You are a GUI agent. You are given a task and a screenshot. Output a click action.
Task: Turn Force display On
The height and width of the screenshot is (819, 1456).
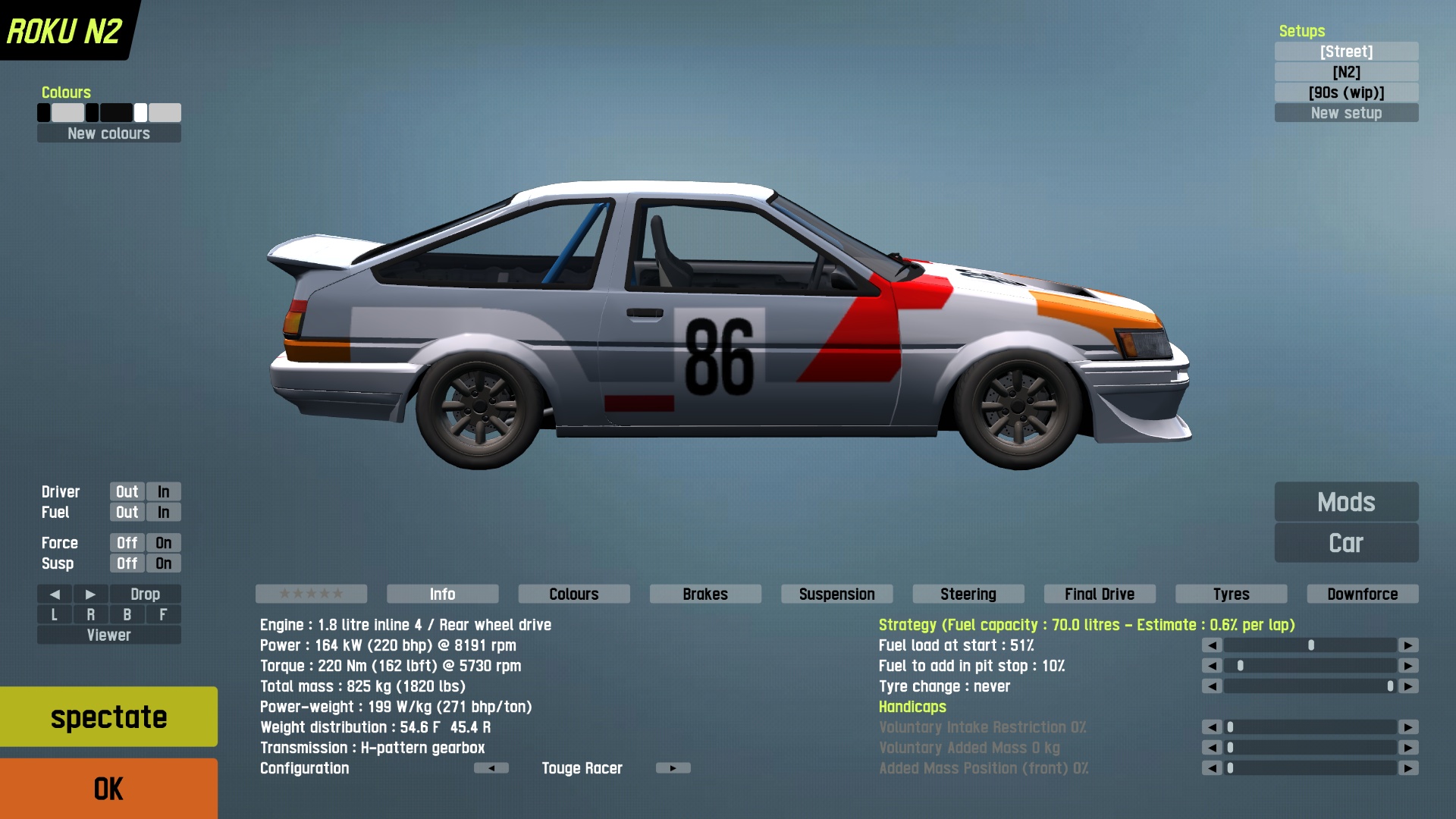click(163, 543)
